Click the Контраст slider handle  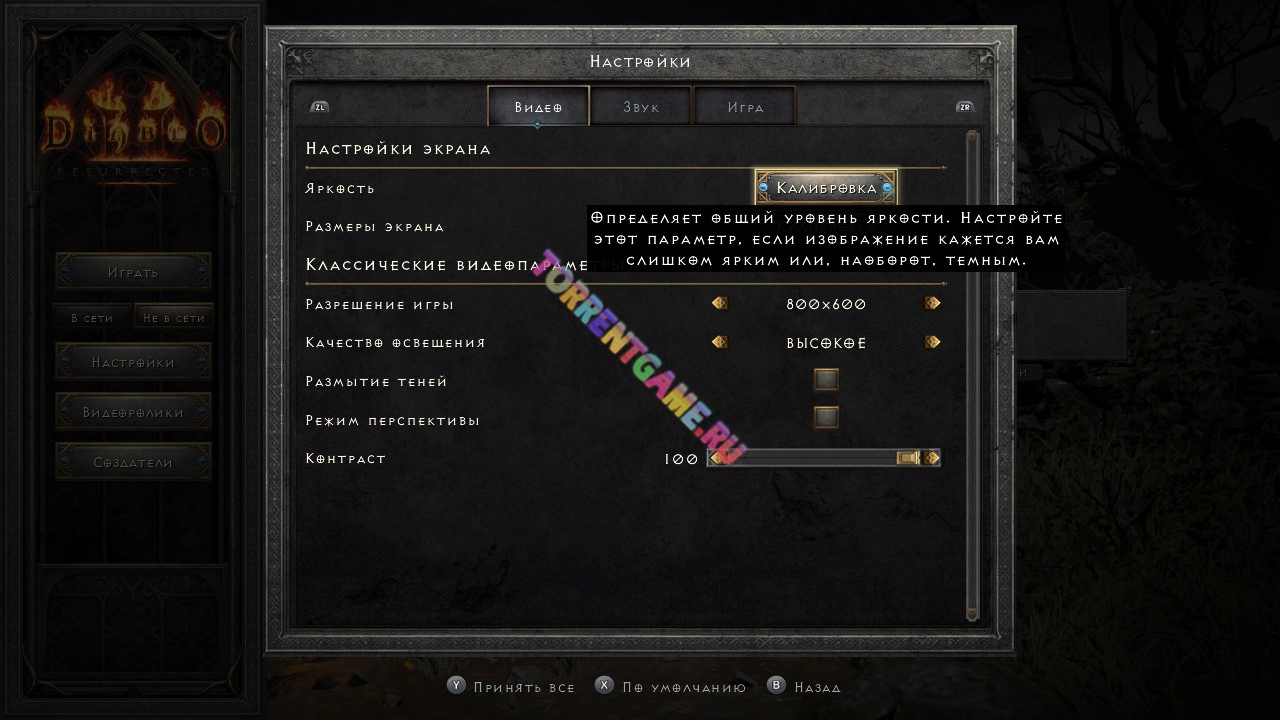pyautogui.click(x=908, y=458)
